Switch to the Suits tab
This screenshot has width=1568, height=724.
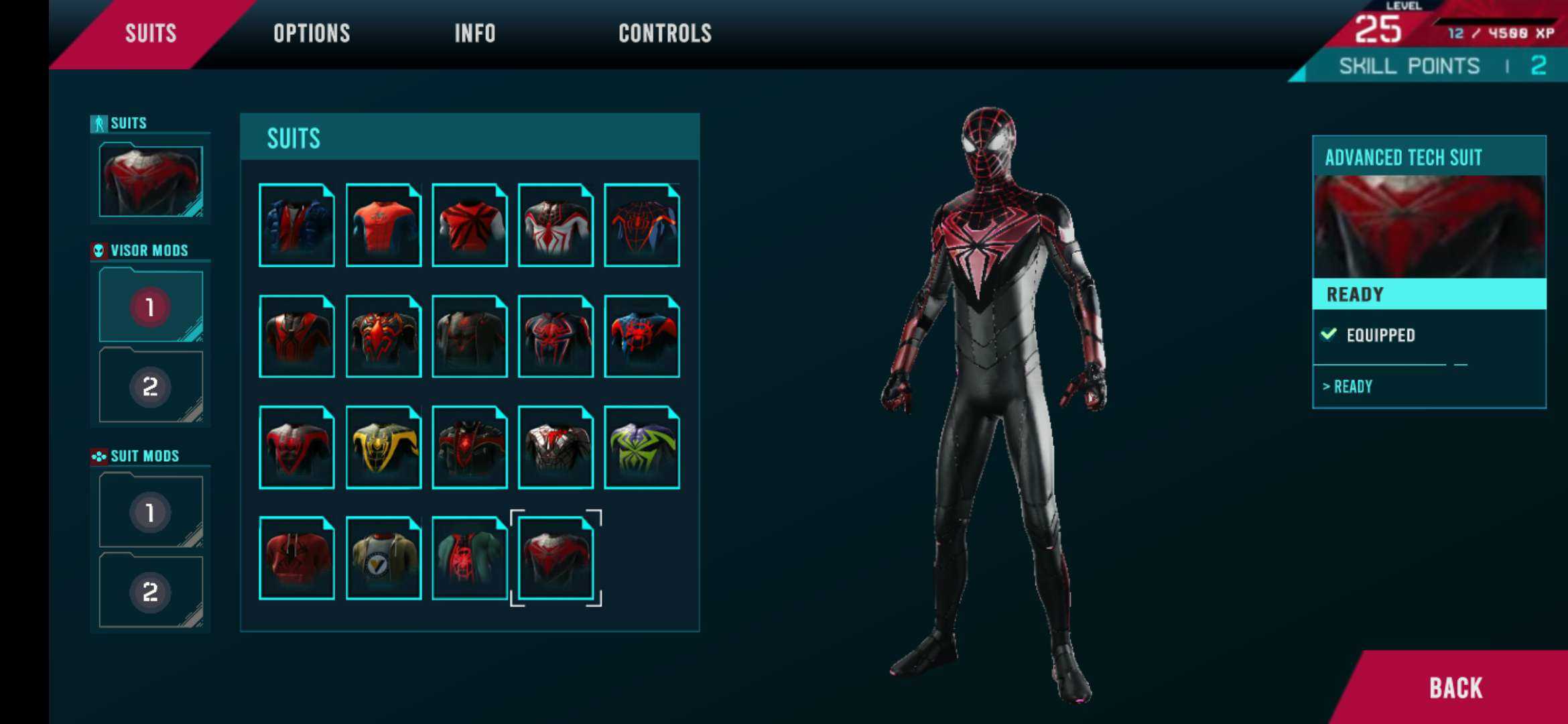tap(150, 34)
